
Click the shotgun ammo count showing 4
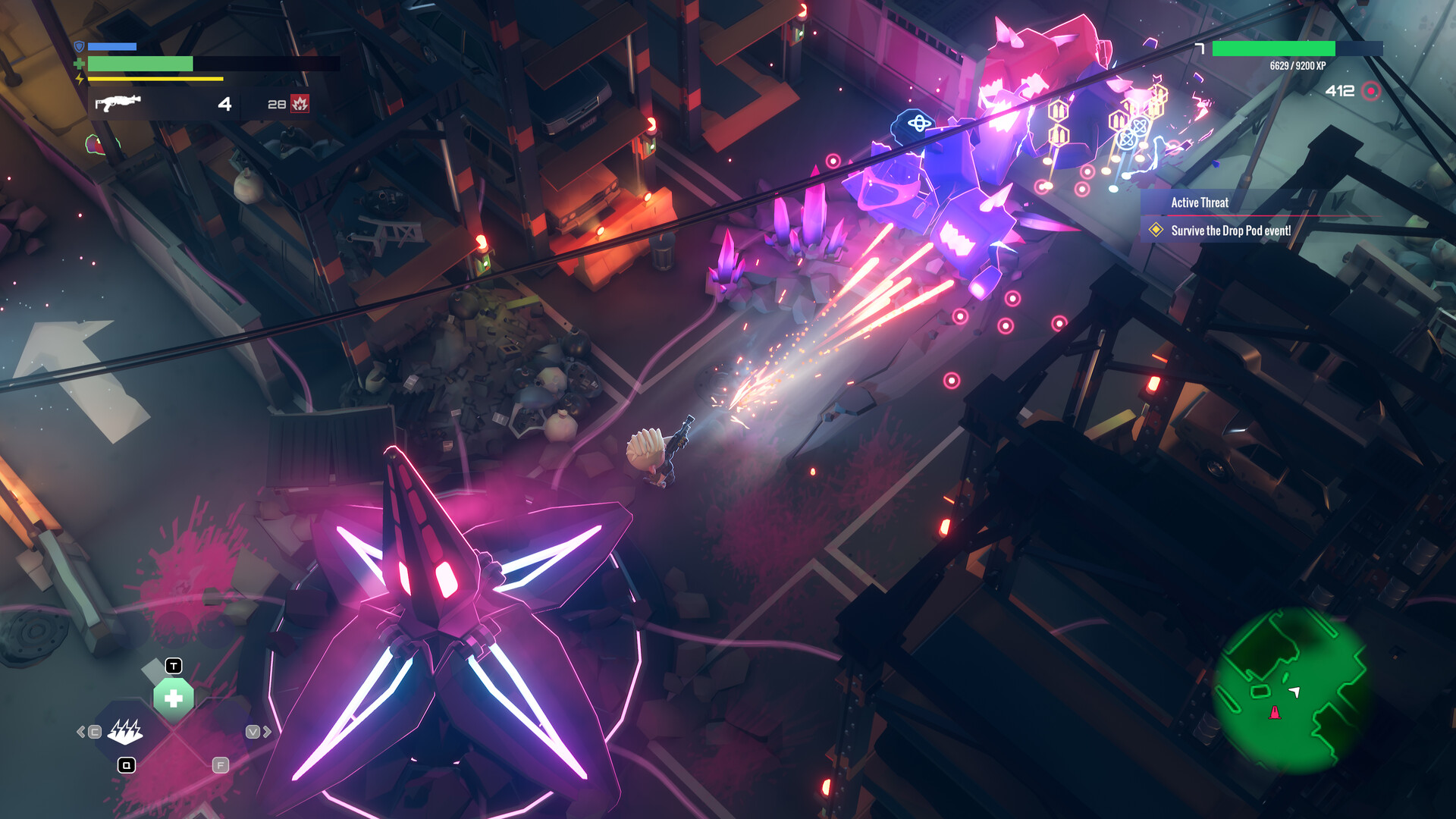pos(224,105)
